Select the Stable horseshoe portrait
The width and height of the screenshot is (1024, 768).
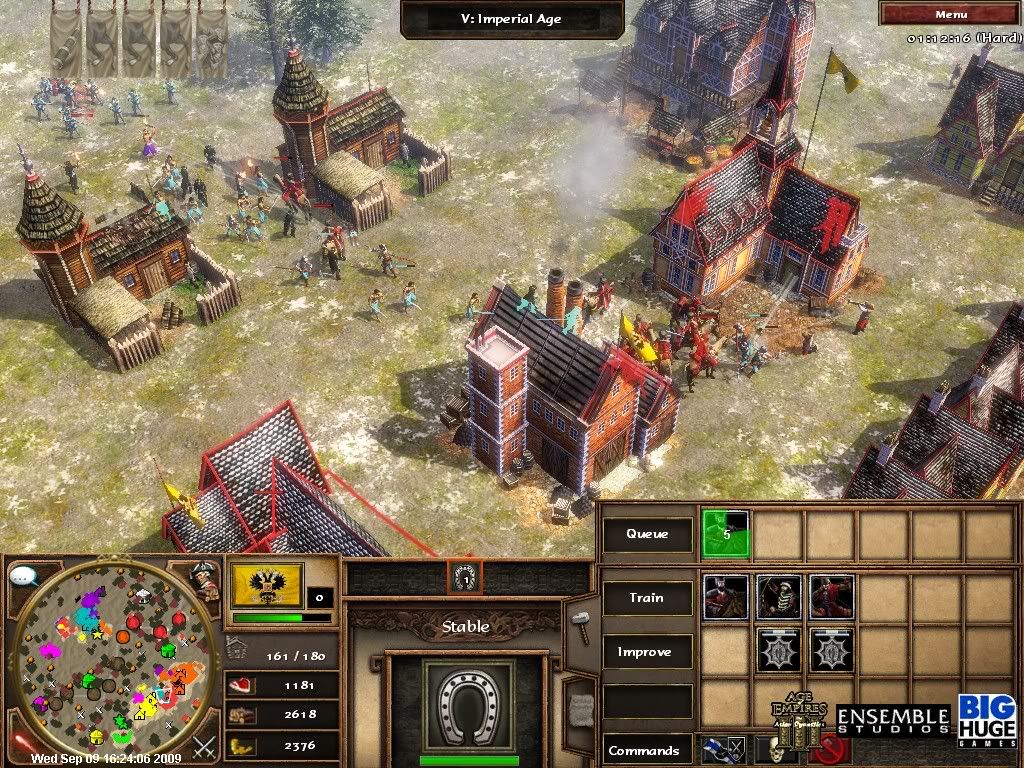click(468, 704)
